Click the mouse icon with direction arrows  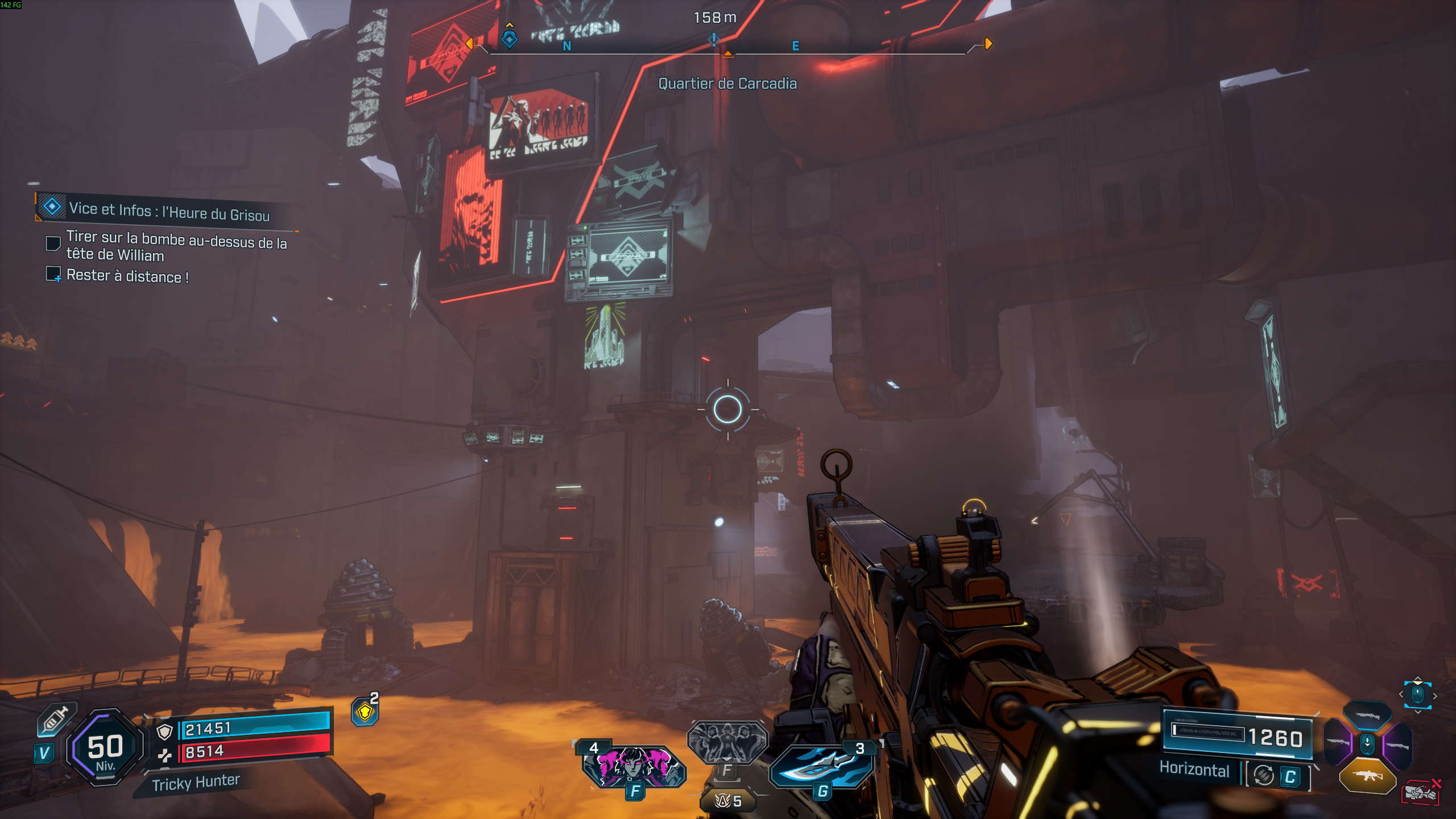(x=1417, y=694)
